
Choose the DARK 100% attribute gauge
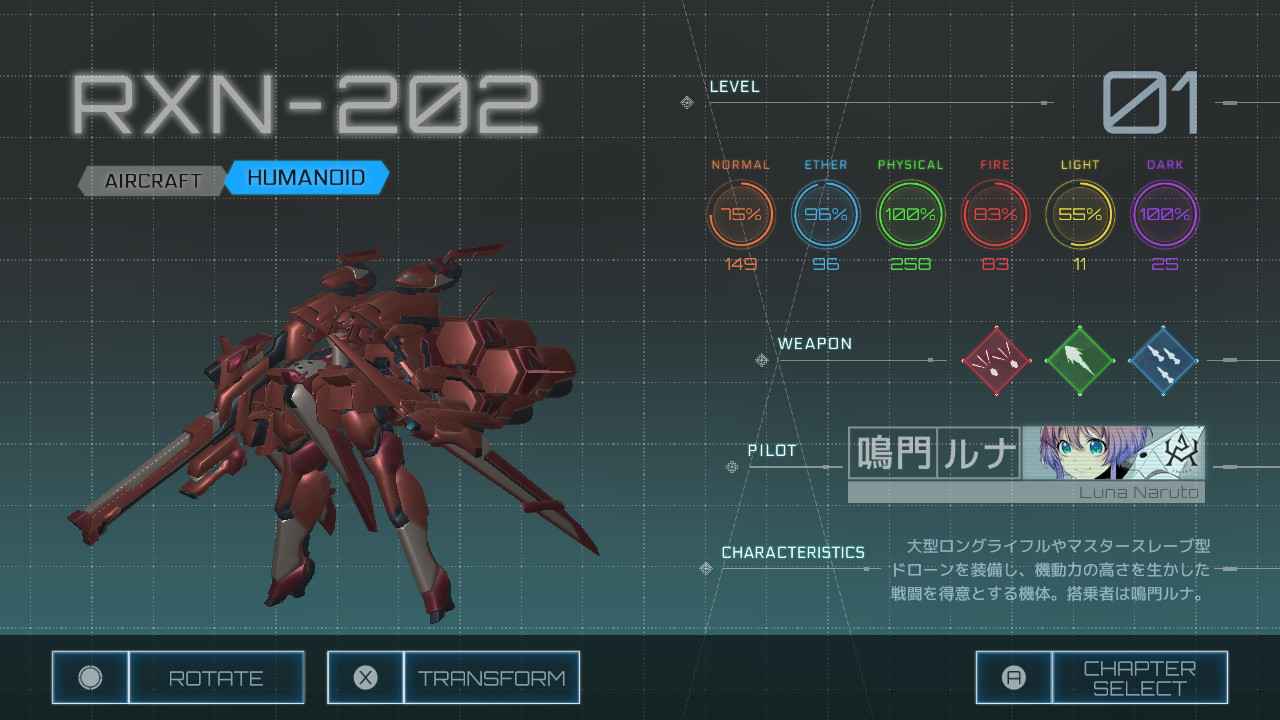(1164, 214)
